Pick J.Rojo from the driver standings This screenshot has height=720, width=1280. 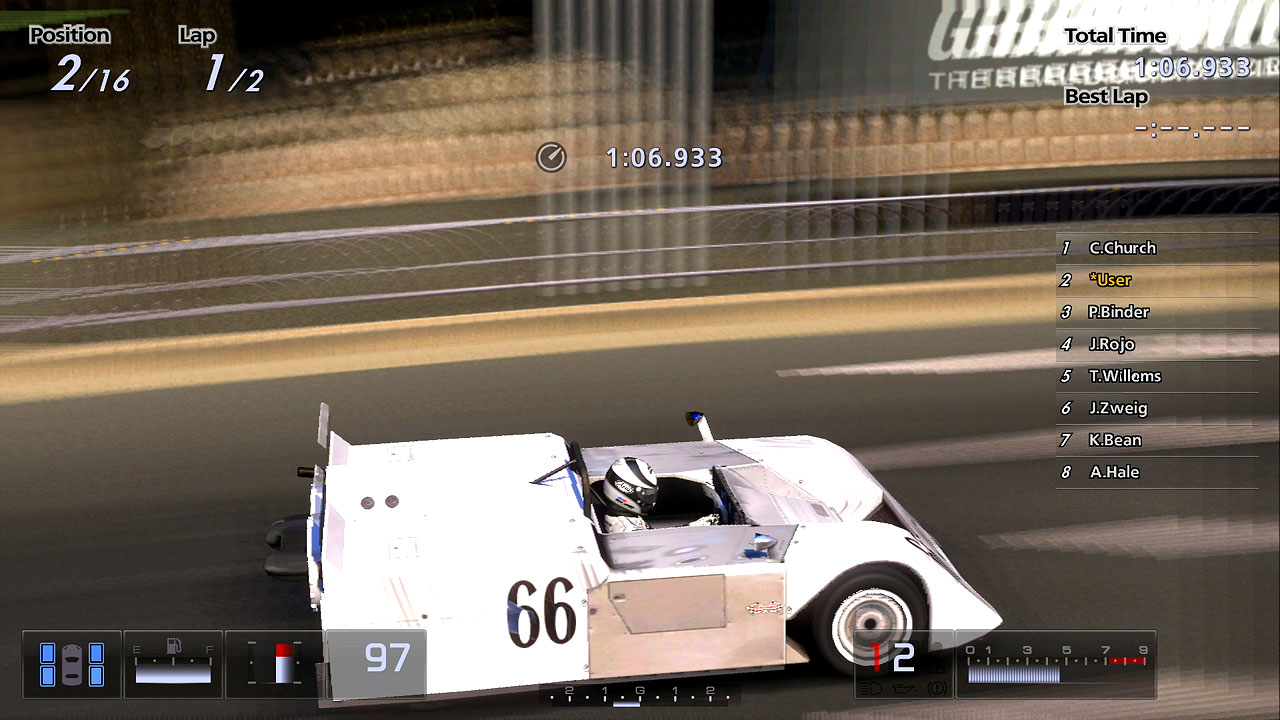point(1111,344)
